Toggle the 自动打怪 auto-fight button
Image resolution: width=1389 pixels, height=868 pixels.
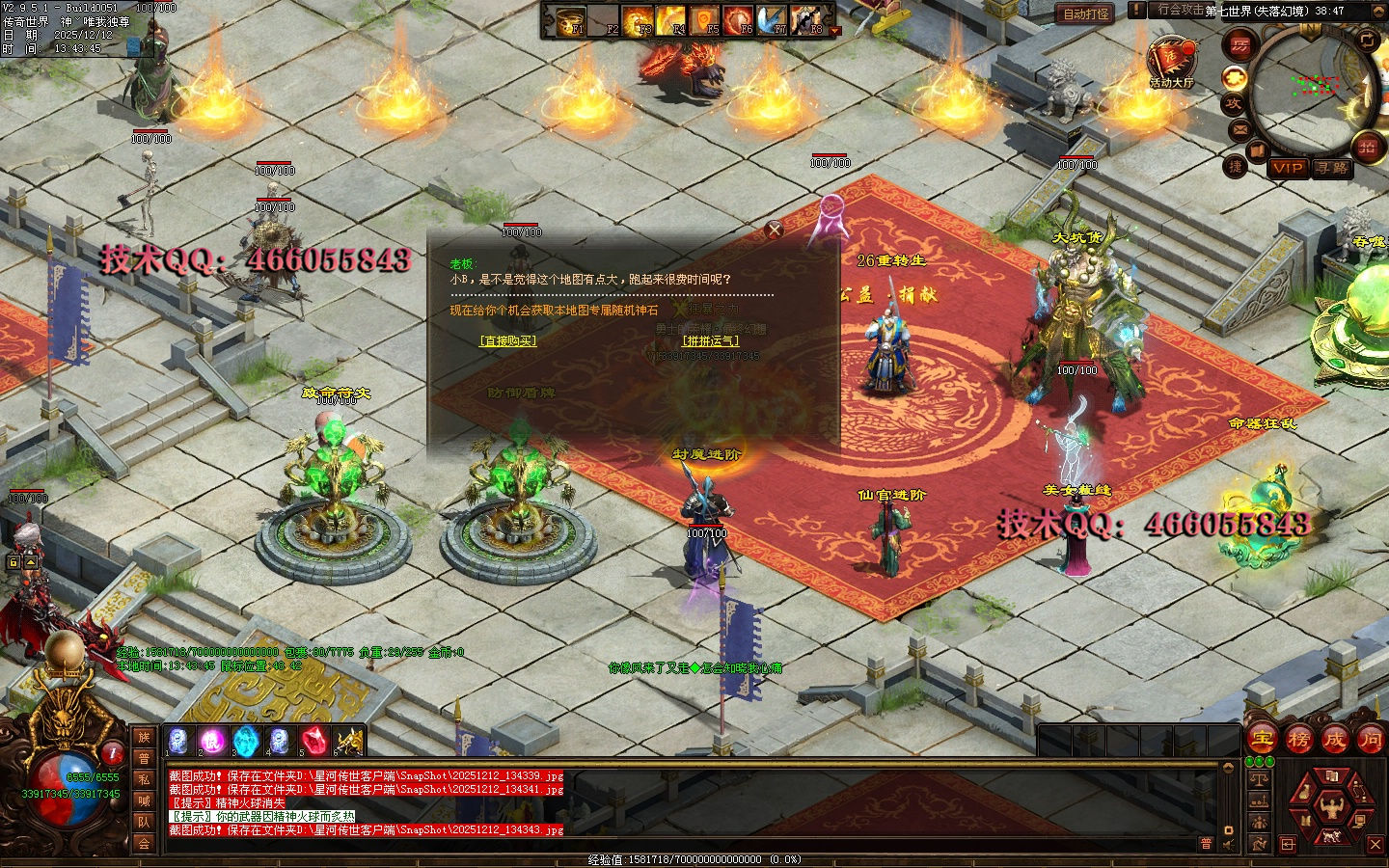tap(1085, 14)
